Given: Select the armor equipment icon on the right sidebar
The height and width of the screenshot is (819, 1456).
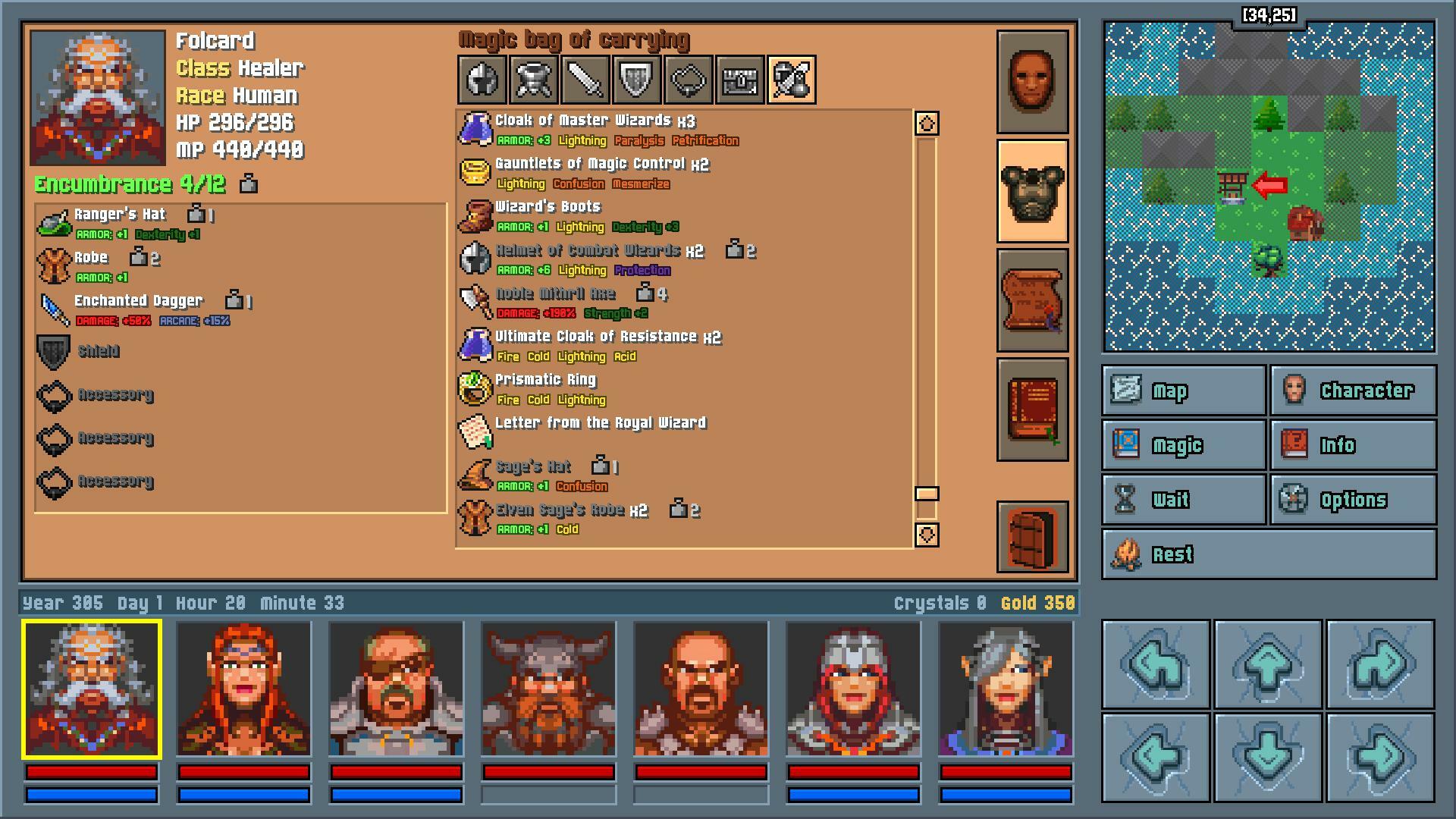Looking at the screenshot, I should (1032, 190).
